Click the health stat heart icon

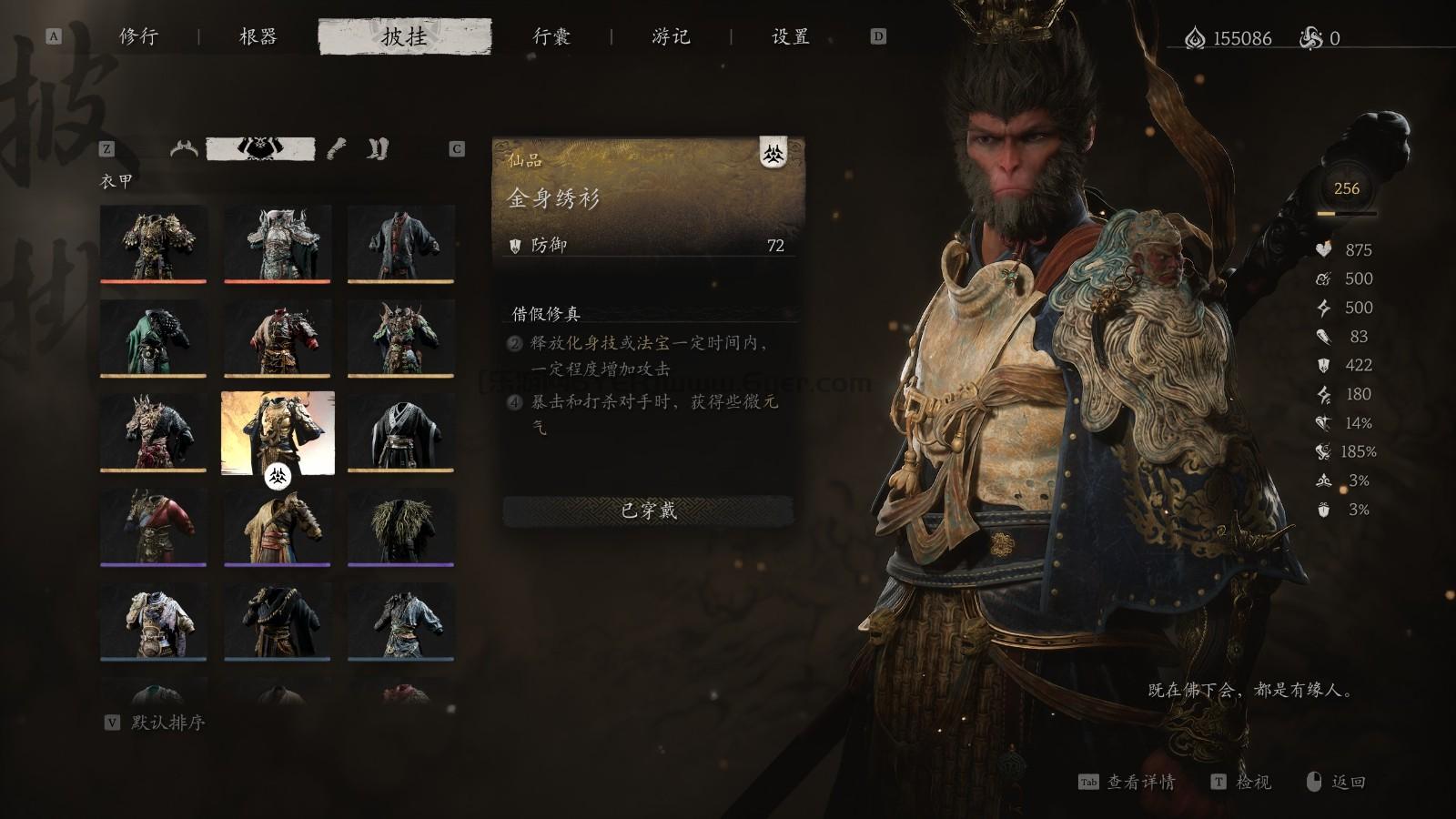click(x=1322, y=250)
